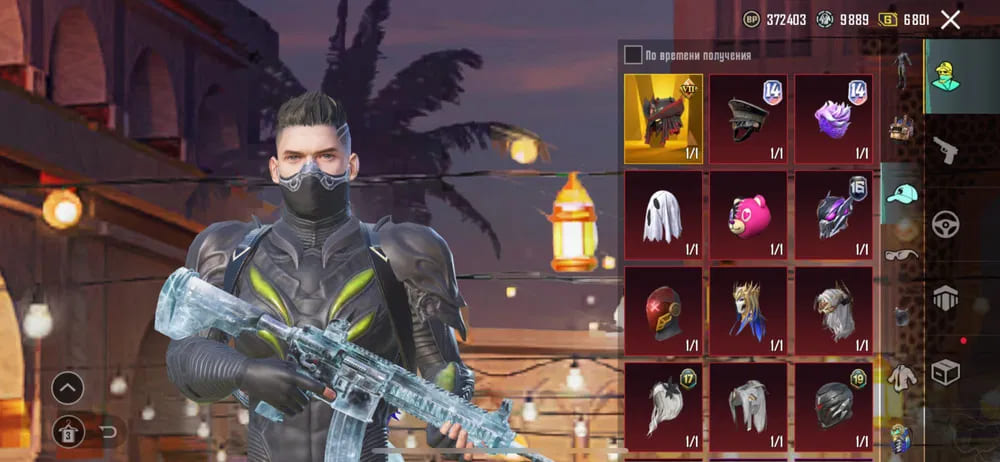The width and height of the screenshot is (1000, 462).
Task: Close the inventory with the X button
Action: click(x=950, y=19)
